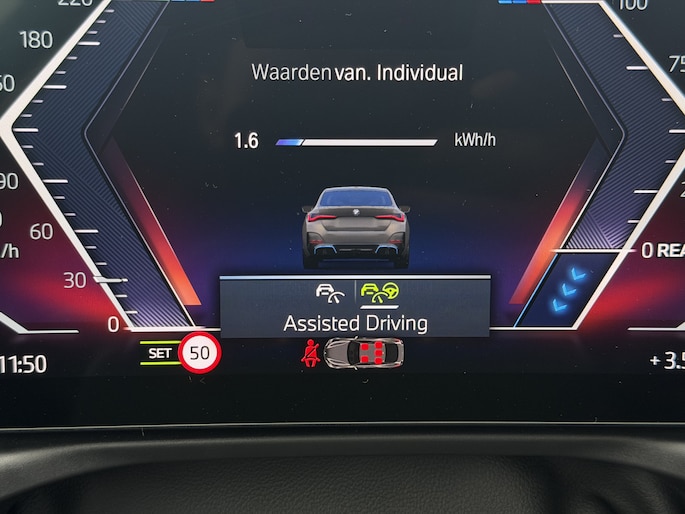The width and height of the screenshot is (685, 514).
Task: Choose the green Assisted Driving steering icon
Action: (377, 293)
